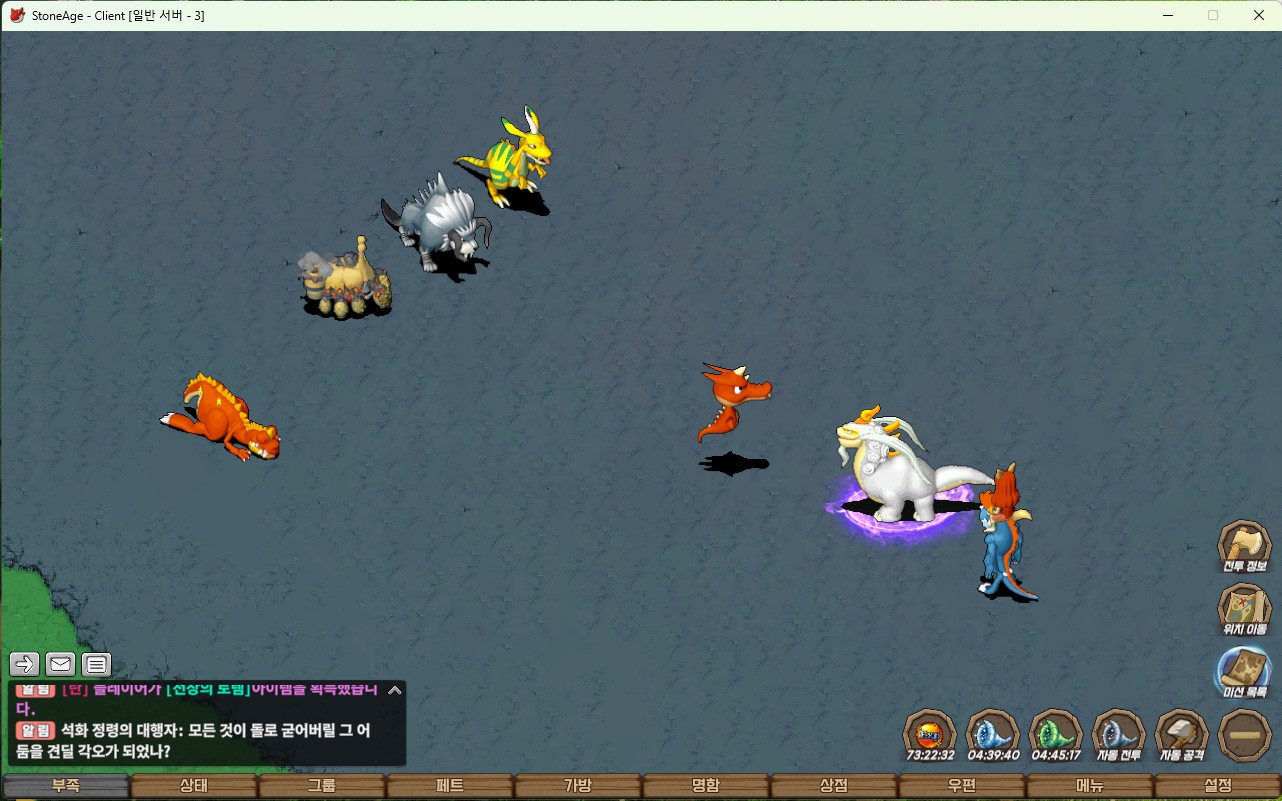Toggle 자동 공격 auto attack hammer icon

pyautogui.click(x=1181, y=735)
